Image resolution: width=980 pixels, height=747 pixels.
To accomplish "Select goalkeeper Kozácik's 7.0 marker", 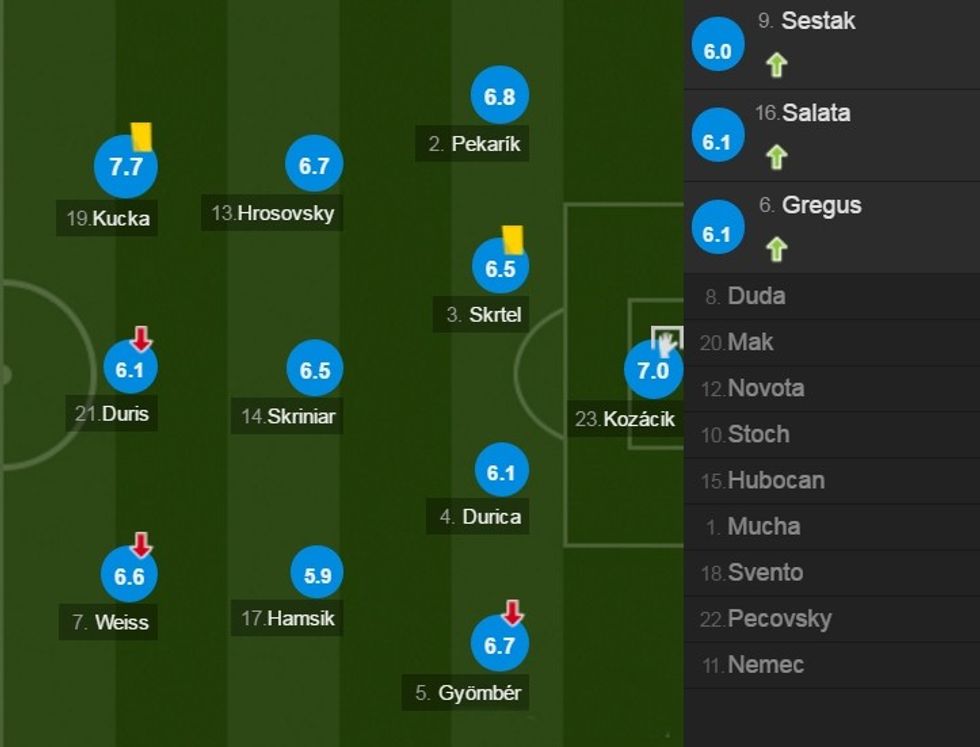I will (x=652, y=371).
